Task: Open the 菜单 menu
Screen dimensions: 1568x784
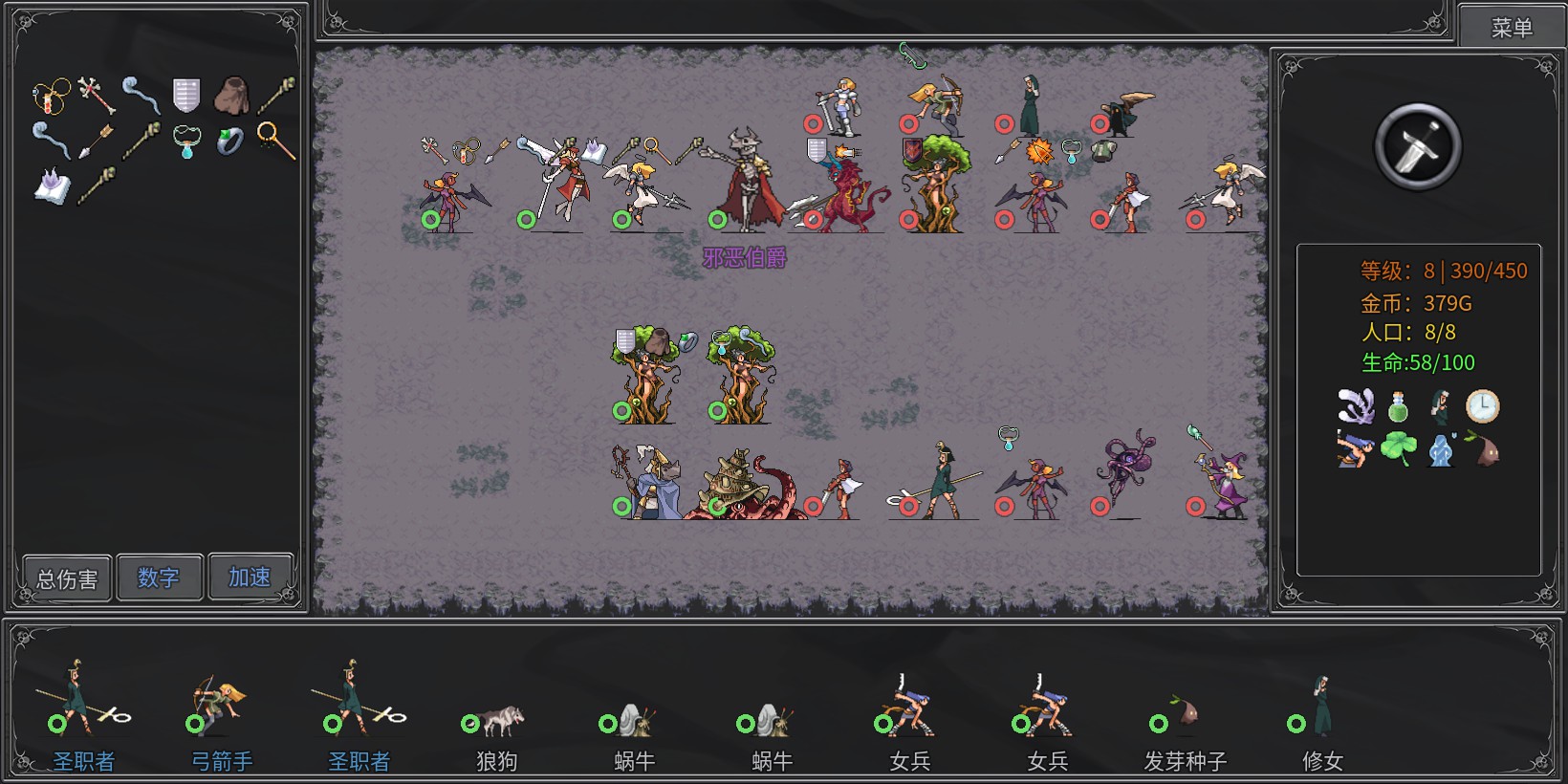Action: [1511, 28]
